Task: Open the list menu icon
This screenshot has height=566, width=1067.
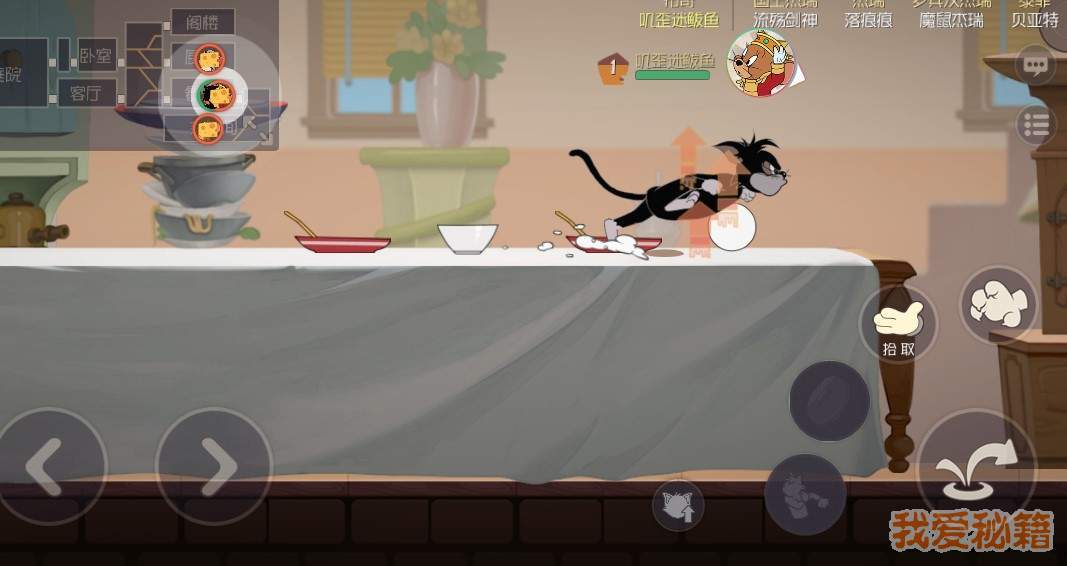Action: click(x=1036, y=125)
